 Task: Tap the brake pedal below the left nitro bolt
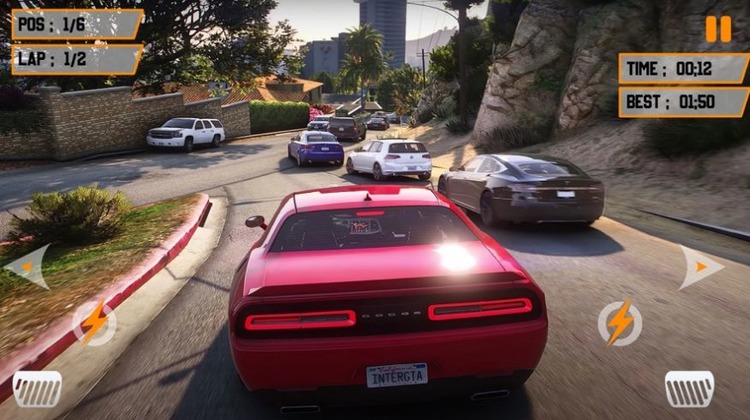(x=37, y=388)
